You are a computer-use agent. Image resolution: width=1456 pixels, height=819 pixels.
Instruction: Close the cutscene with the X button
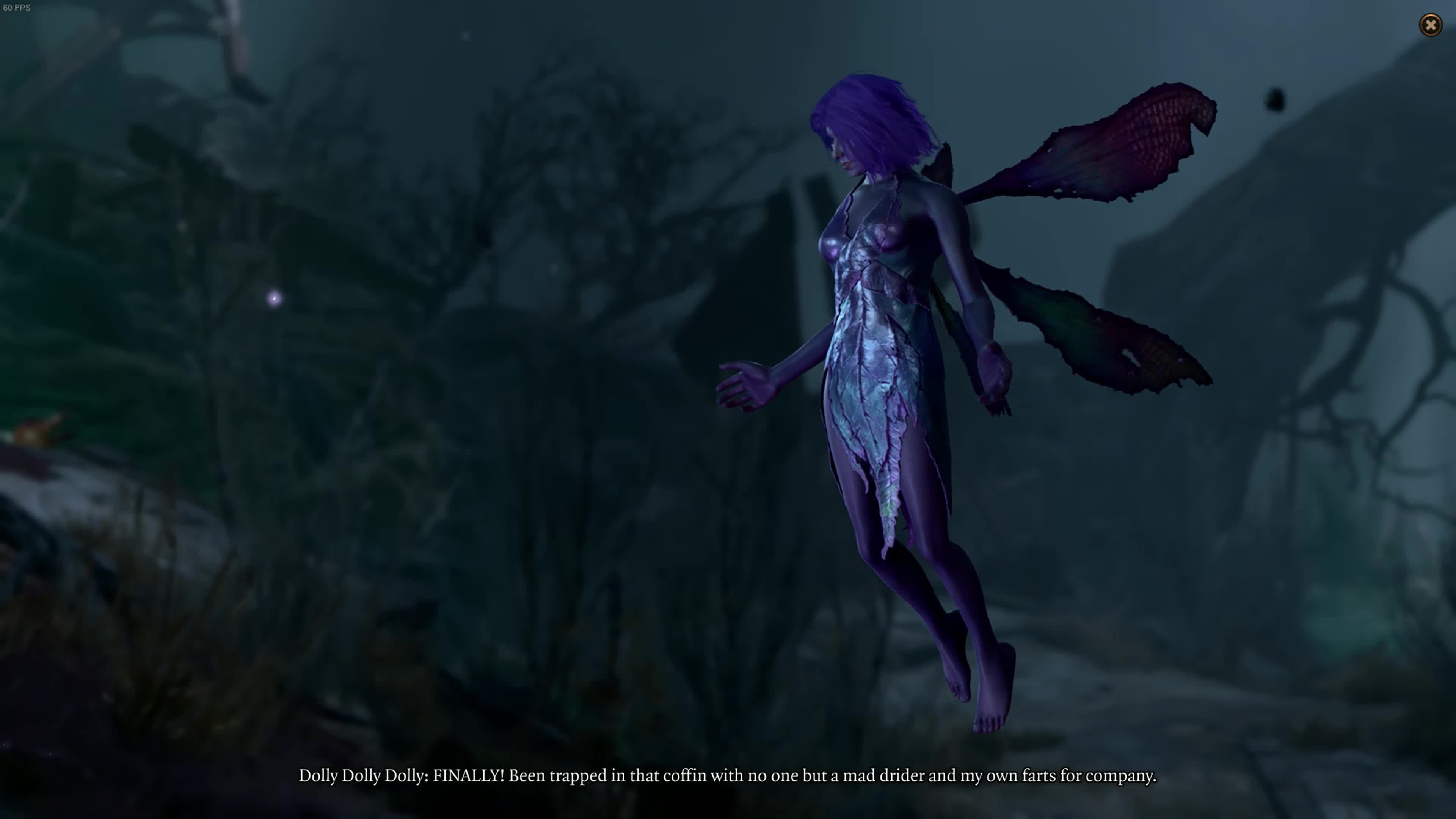click(1431, 25)
